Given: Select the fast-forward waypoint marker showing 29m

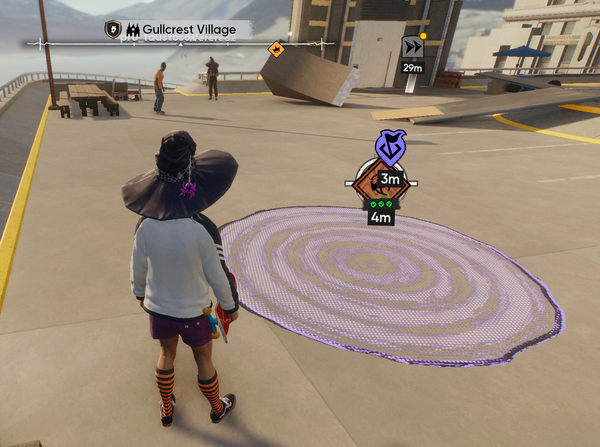Looking at the screenshot, I should click(412, 48).
